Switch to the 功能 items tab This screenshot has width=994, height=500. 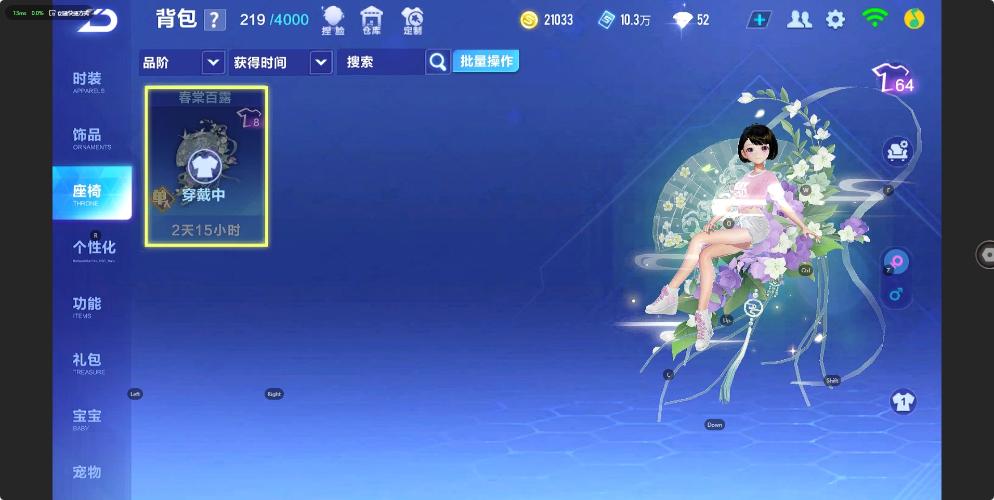88,305
